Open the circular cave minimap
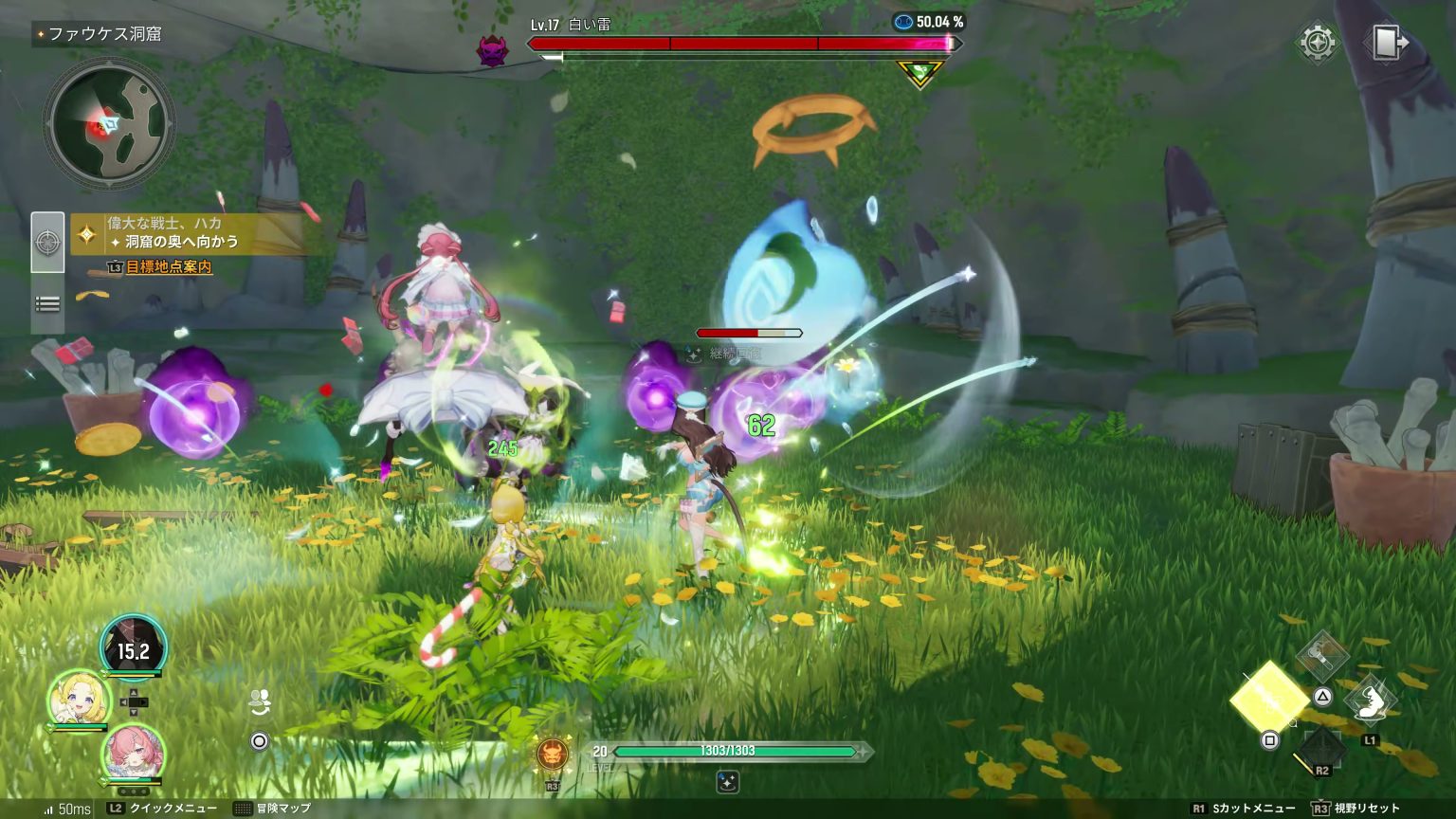 (109, 123)
